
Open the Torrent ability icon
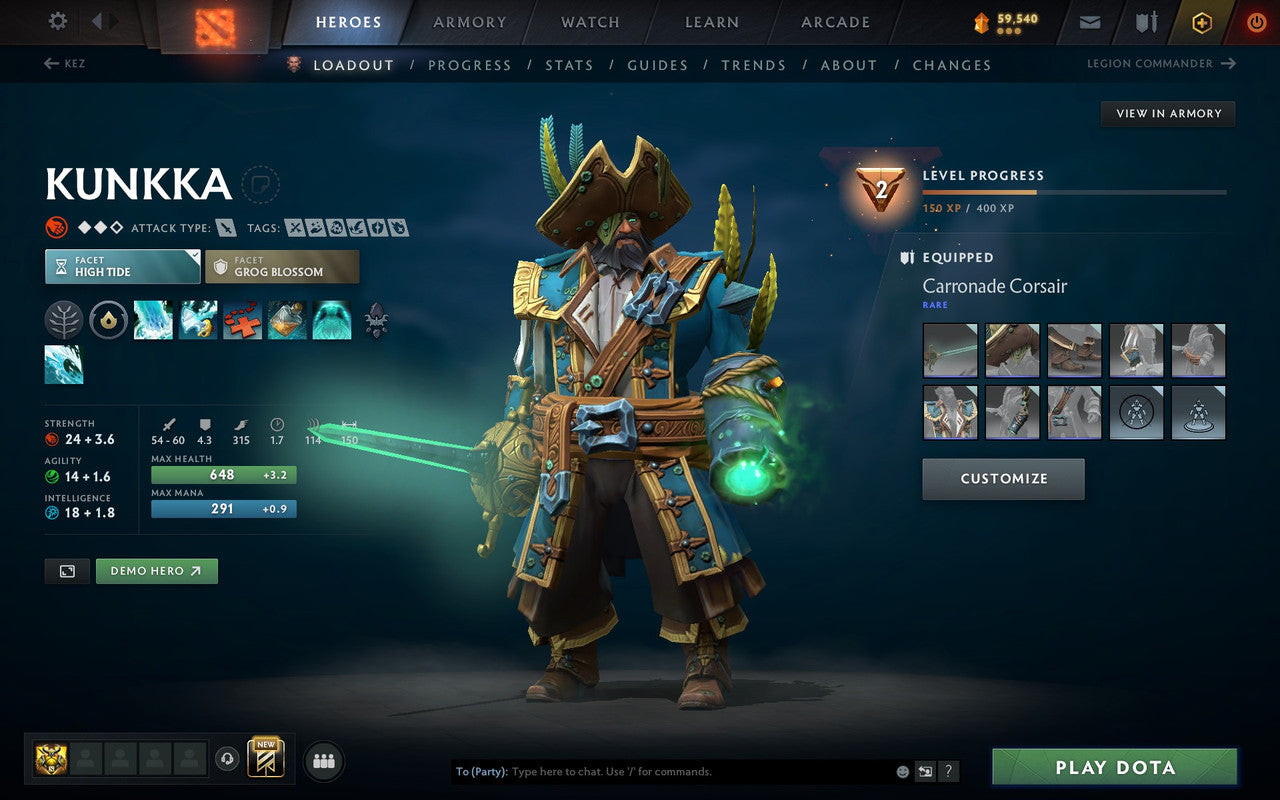(153, 320)
